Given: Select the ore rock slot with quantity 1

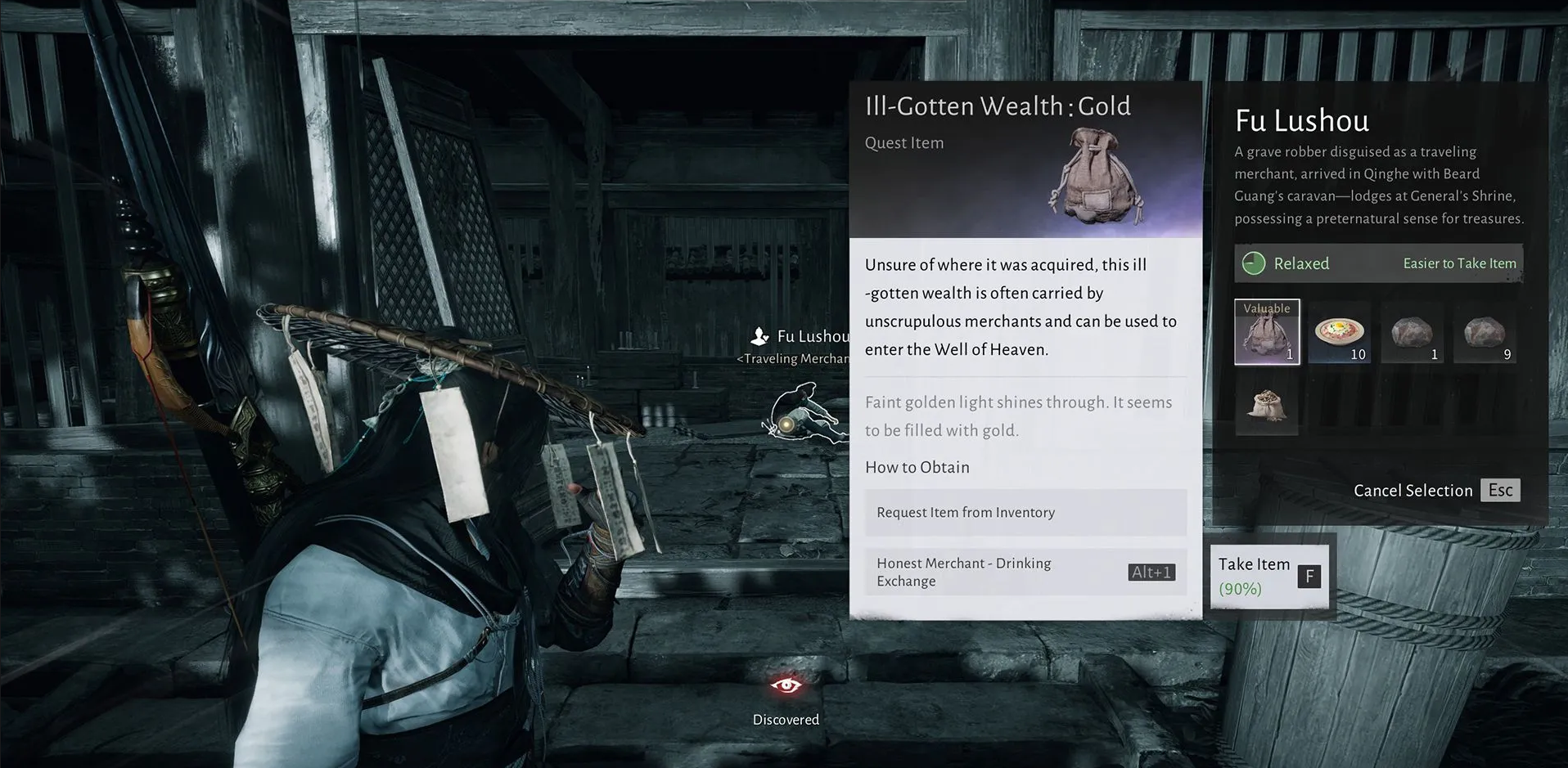Looking at the screenshot, I should pyautogui.click(x=1412, y=333).
